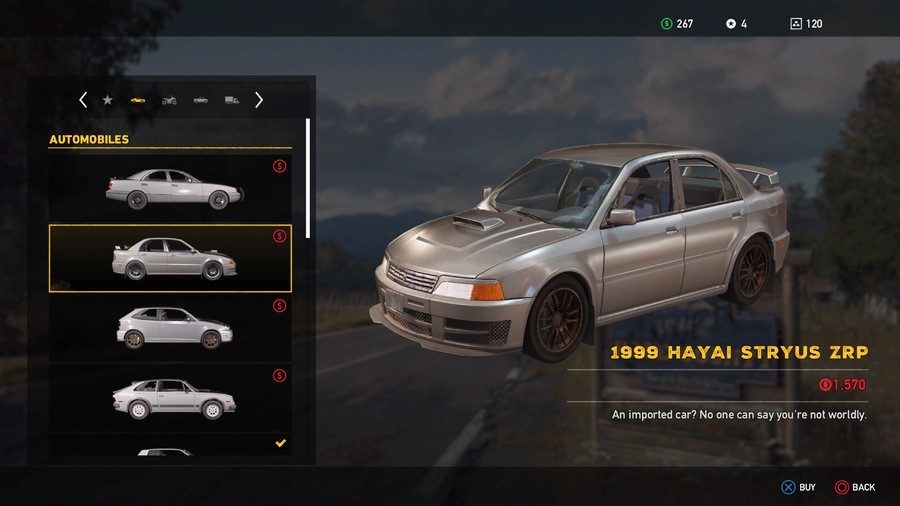Viewport: 900px width, 506px height.
Task: Go to the previous vehicle category arrow
Action: pyautogui.click(x=83, y=100)
